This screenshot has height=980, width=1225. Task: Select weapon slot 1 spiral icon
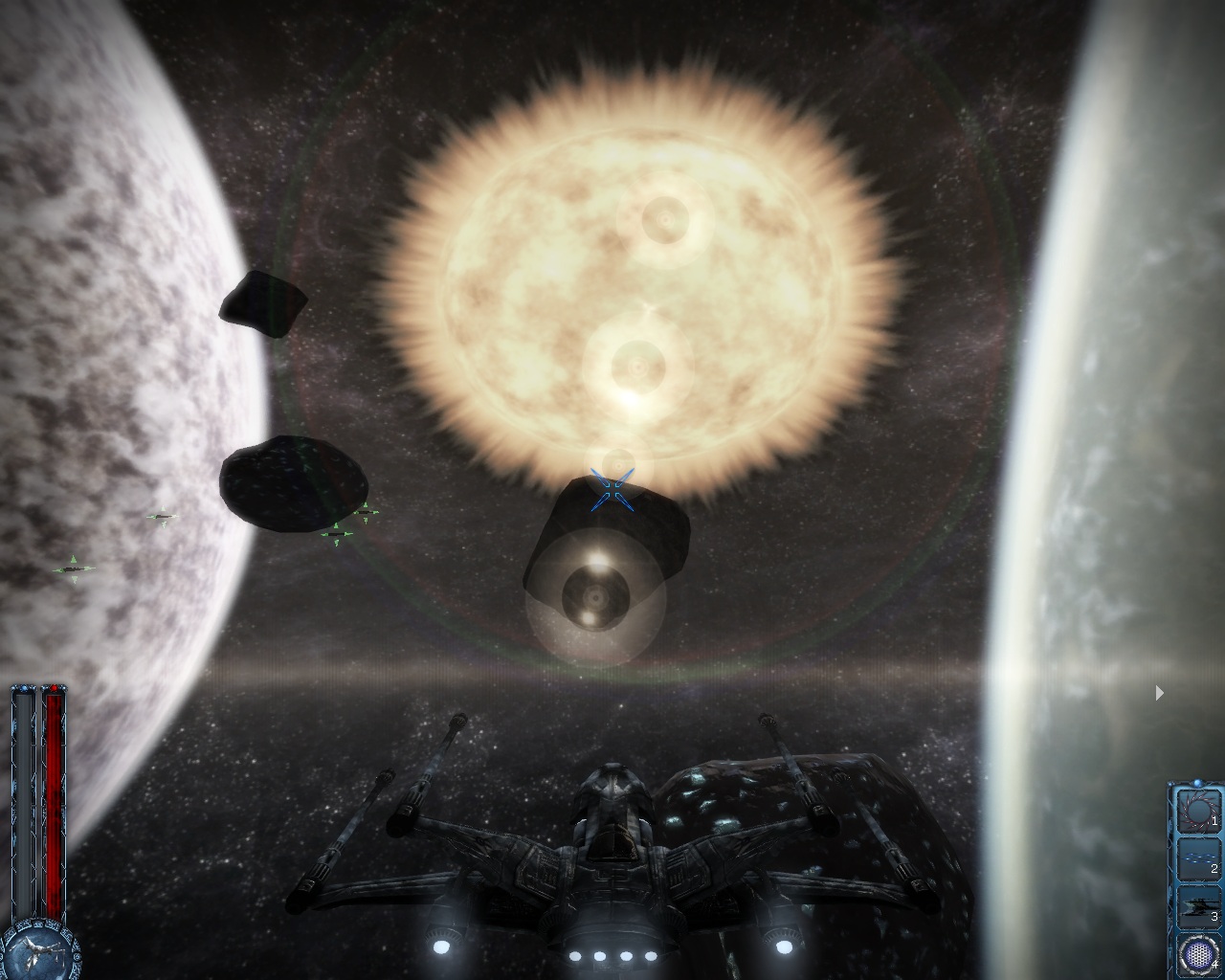(x=1199, y=812)
